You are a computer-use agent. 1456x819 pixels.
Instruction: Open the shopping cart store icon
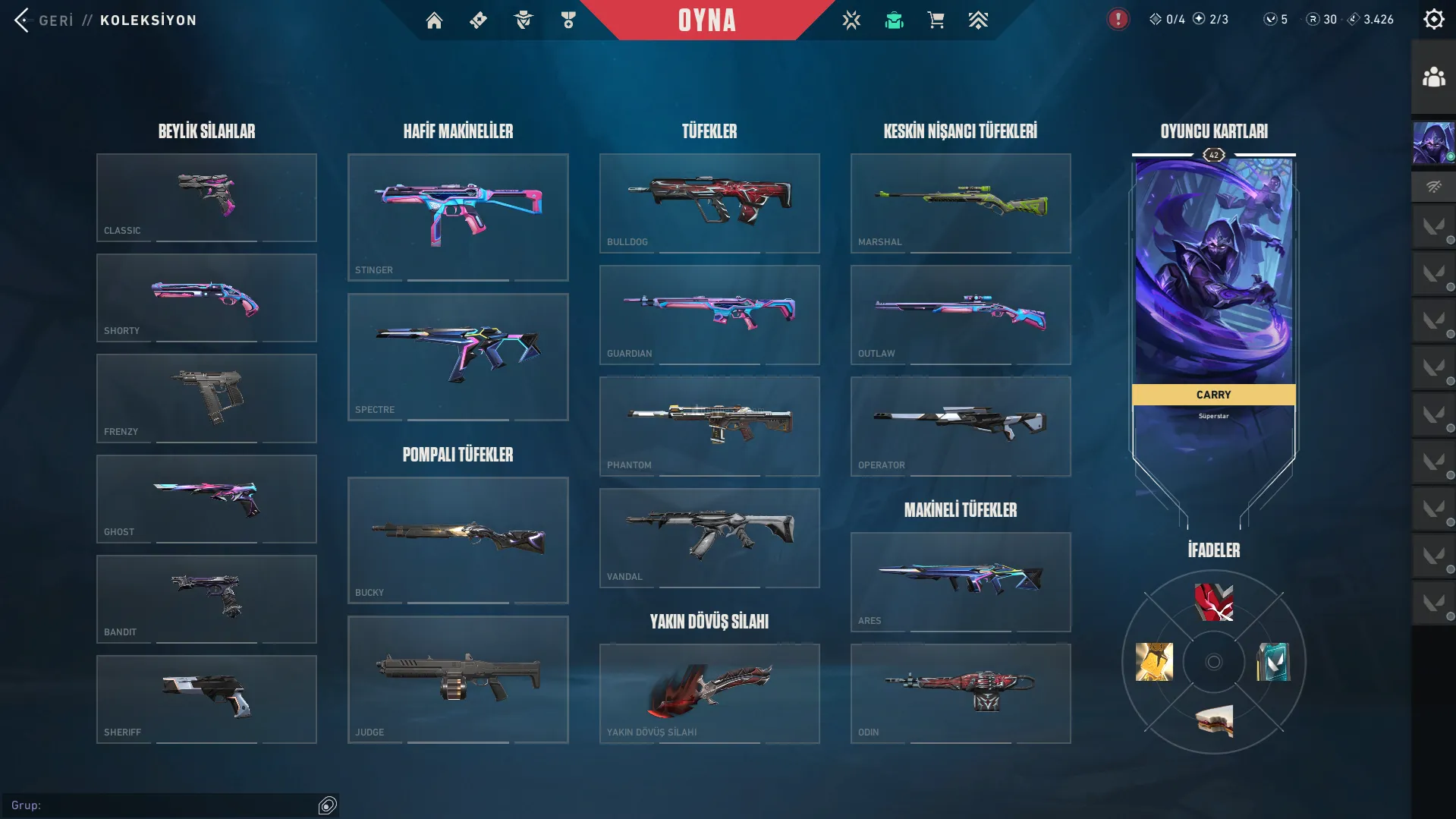point(936,20)
